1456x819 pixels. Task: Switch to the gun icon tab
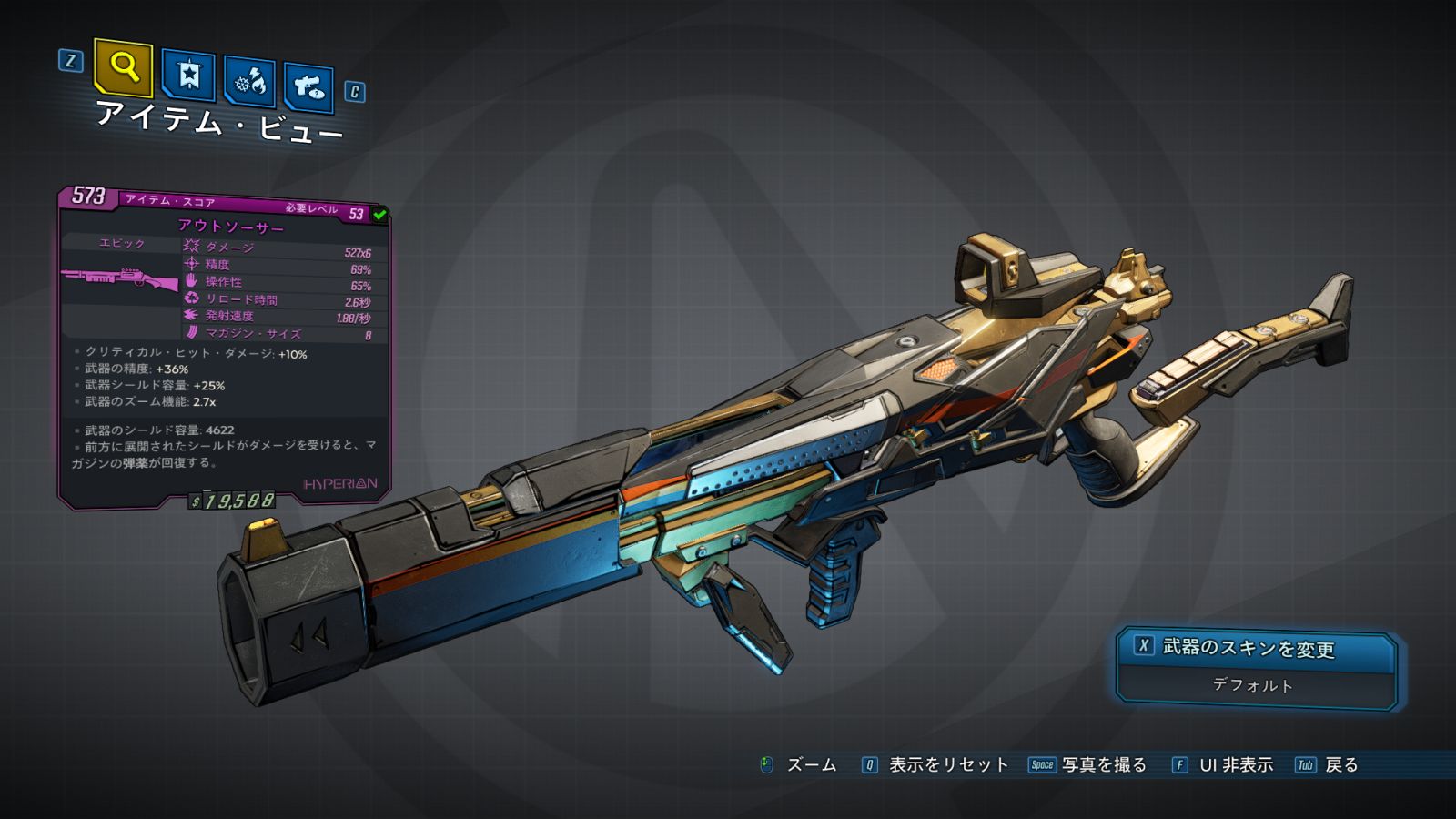click(x=308, y=87)
